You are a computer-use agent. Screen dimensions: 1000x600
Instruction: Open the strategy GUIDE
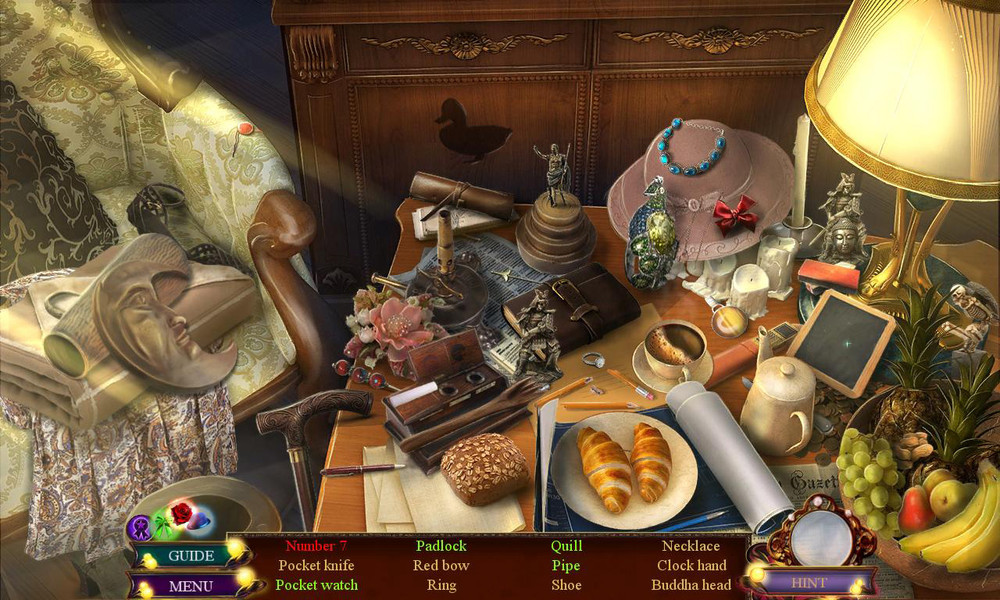pyautogui.click(x=190, y=556)
